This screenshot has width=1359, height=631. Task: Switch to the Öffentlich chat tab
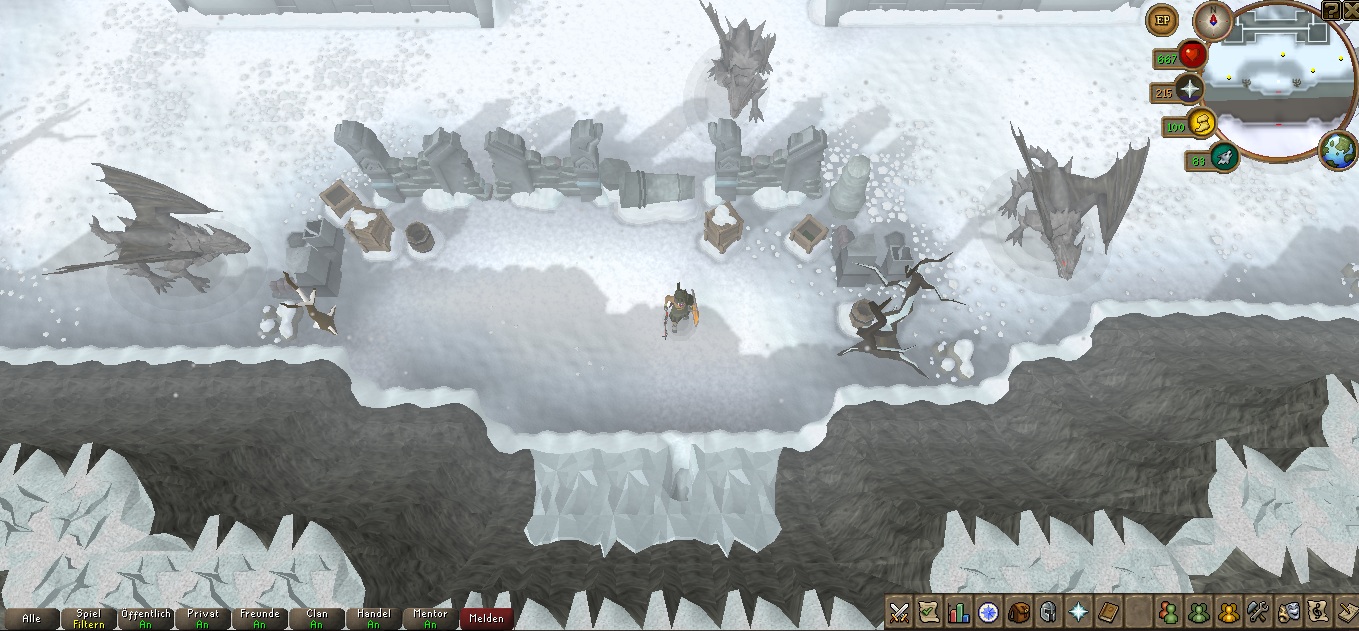pos(146,618)
